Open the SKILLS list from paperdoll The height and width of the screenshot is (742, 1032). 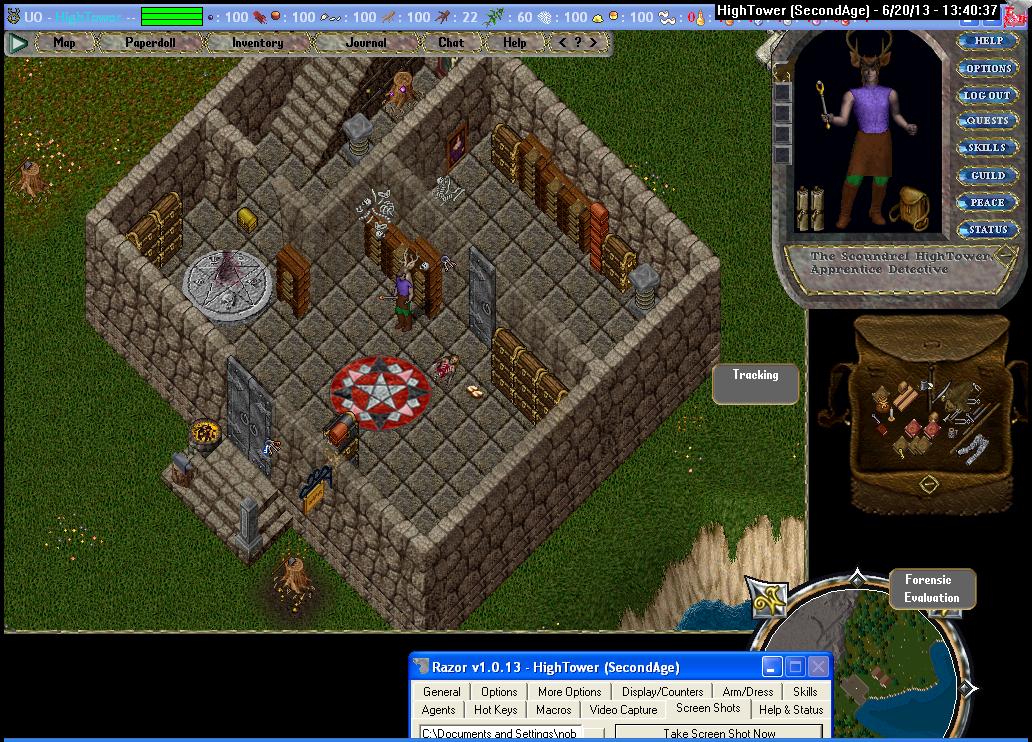click(987, 148)
